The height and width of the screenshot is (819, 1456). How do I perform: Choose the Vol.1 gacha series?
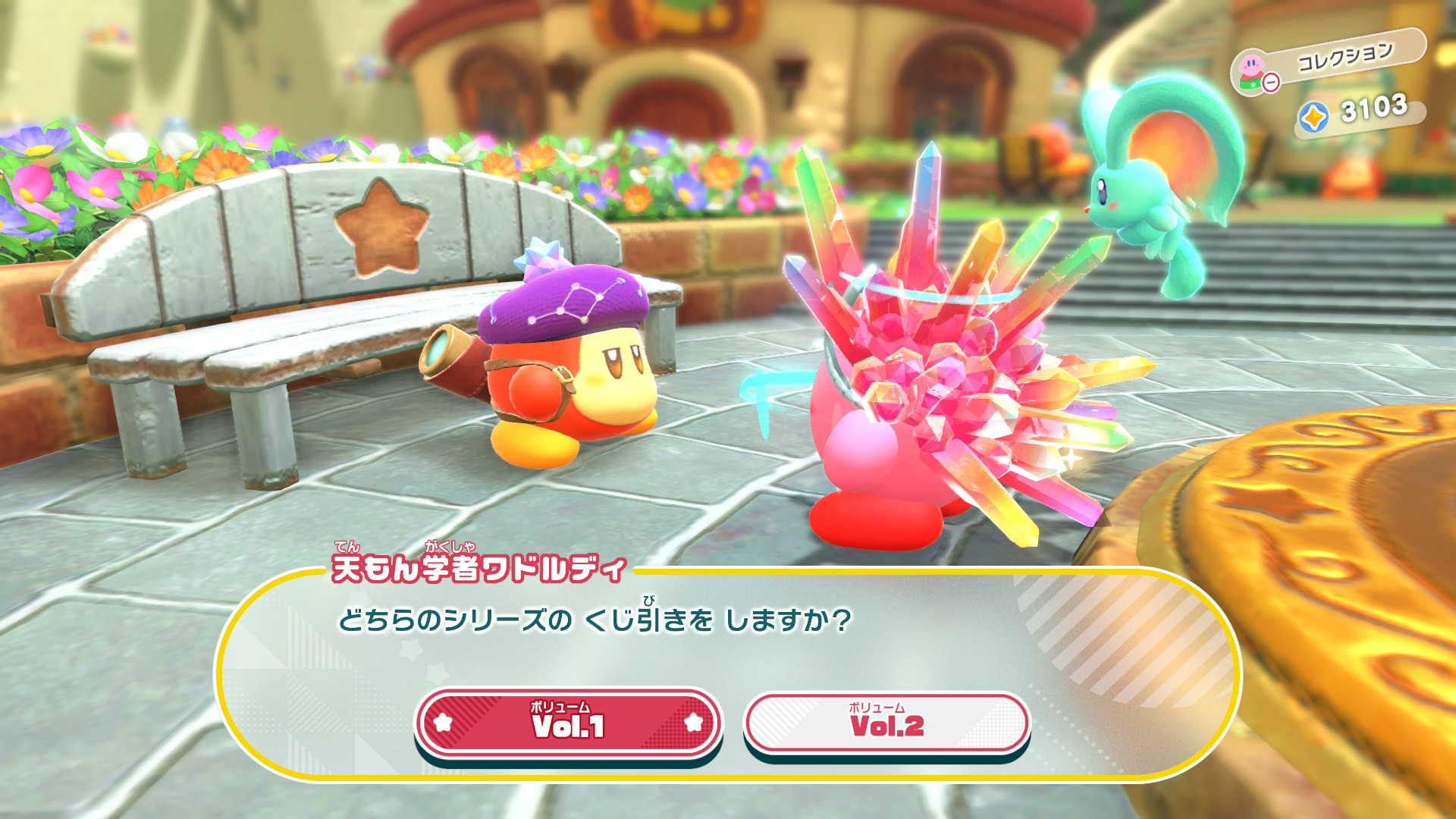coord(568,723)
